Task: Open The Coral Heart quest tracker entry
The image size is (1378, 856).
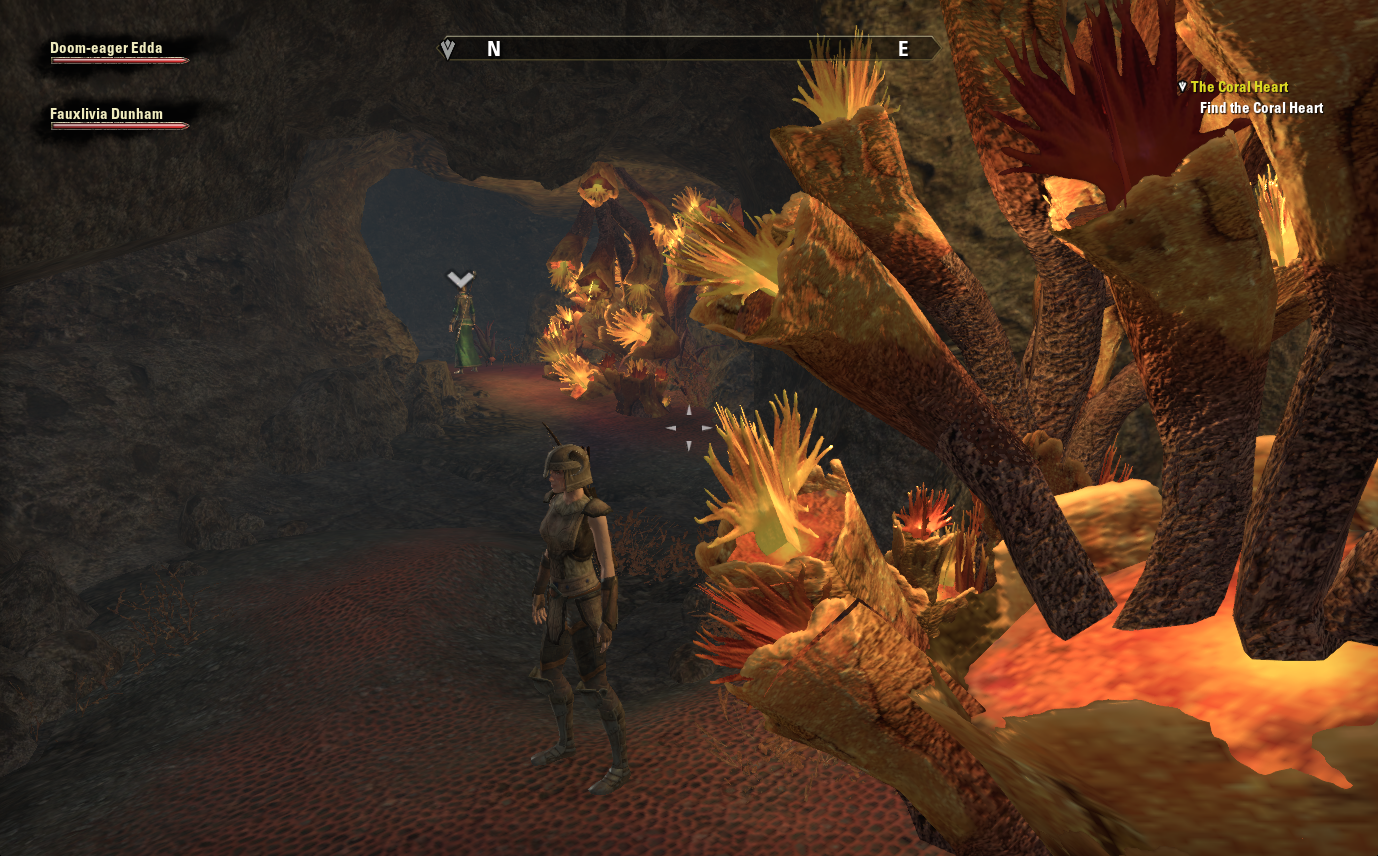Action: tap(1239, 87)
